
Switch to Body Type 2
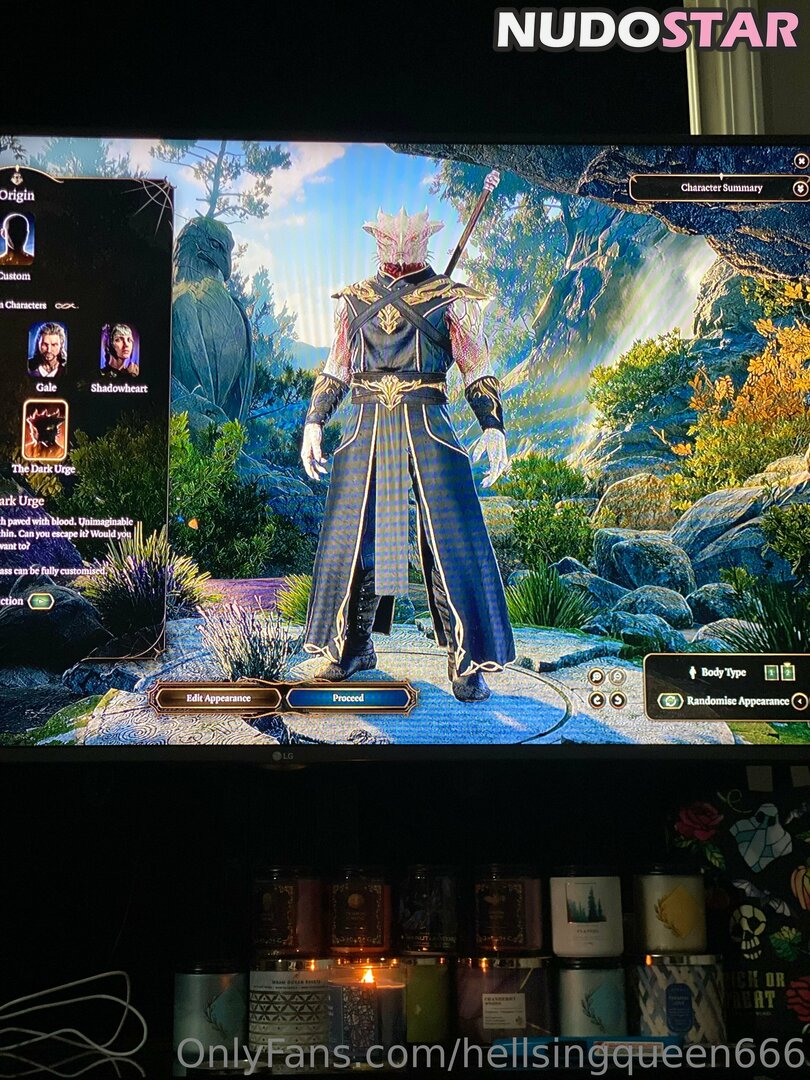coord(787,672)
